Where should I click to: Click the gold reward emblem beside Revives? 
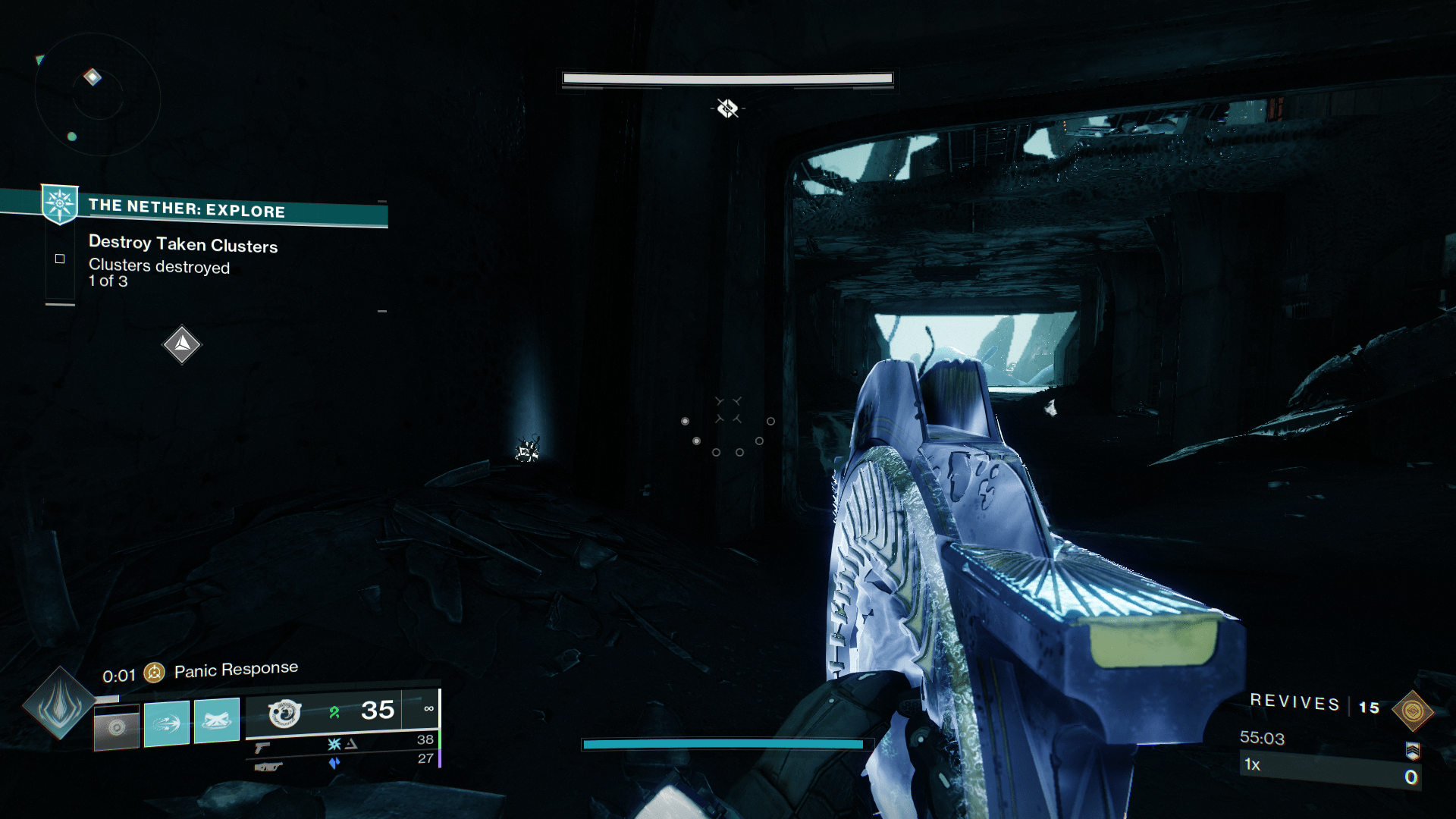click(1412, 709)
